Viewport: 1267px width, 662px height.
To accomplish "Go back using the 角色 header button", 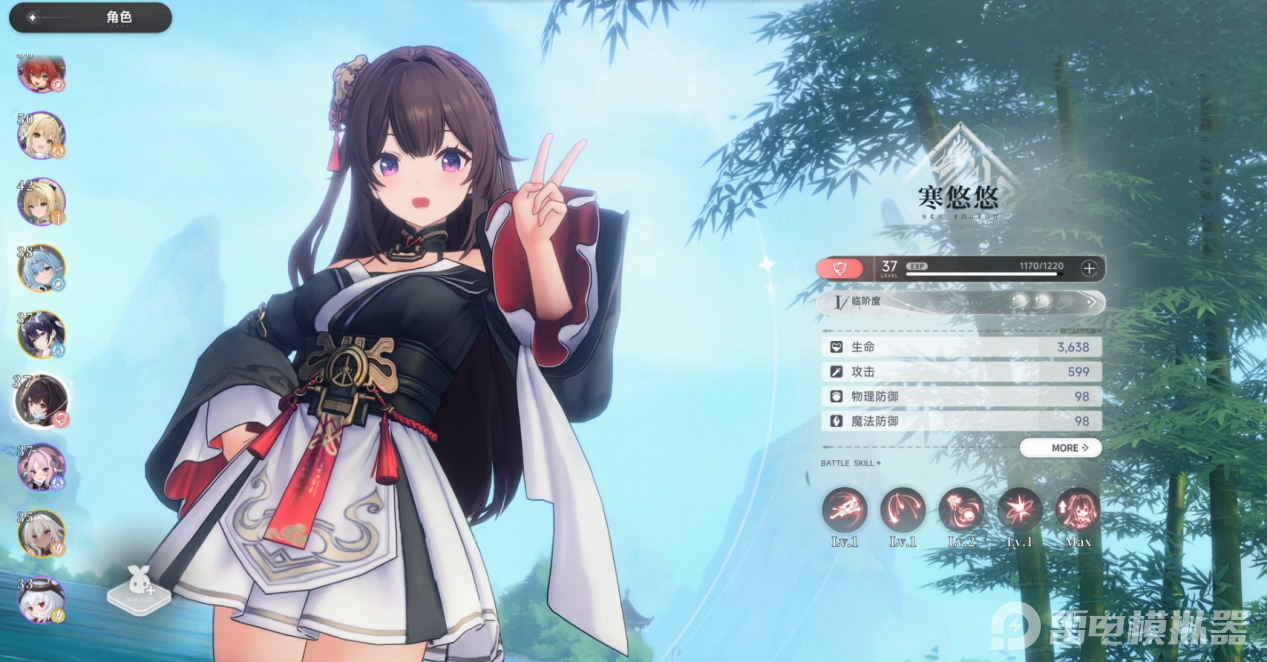I will pyautogui.click(x=90, y=18).
